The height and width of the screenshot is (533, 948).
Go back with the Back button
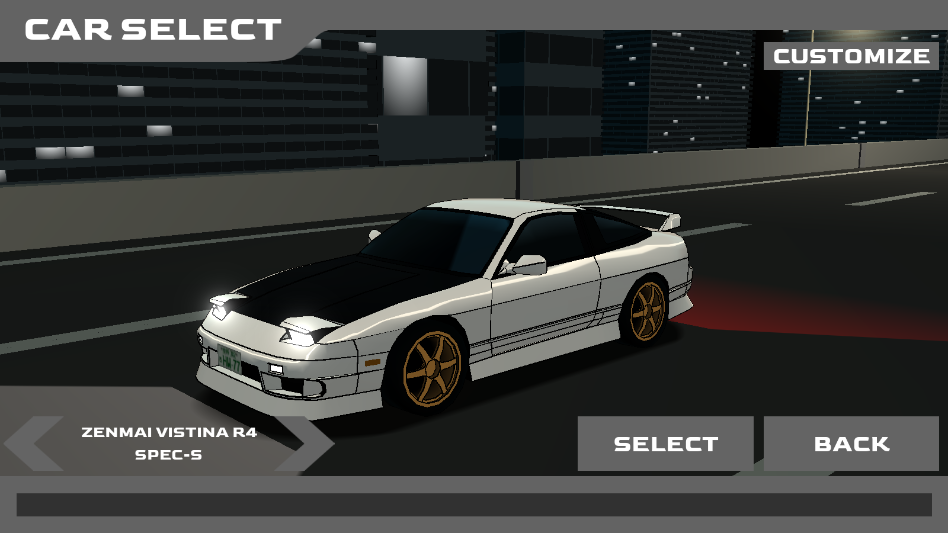pyautogui.click(x=851, y=443)
